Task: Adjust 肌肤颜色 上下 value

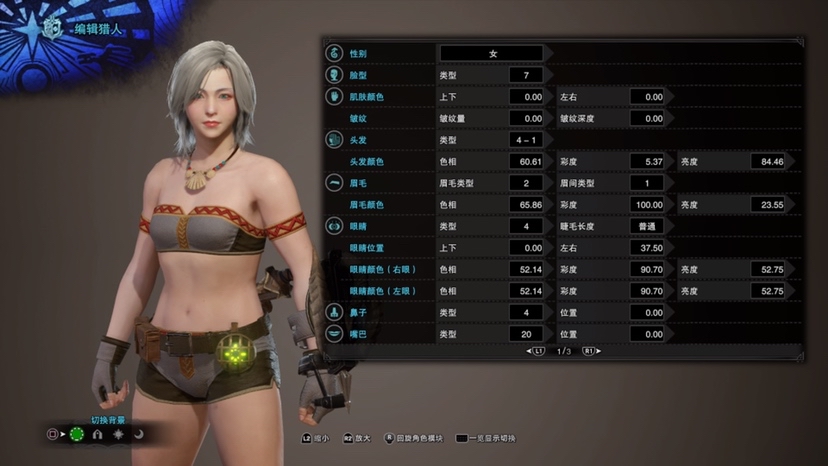Action: tap(526, 97)
